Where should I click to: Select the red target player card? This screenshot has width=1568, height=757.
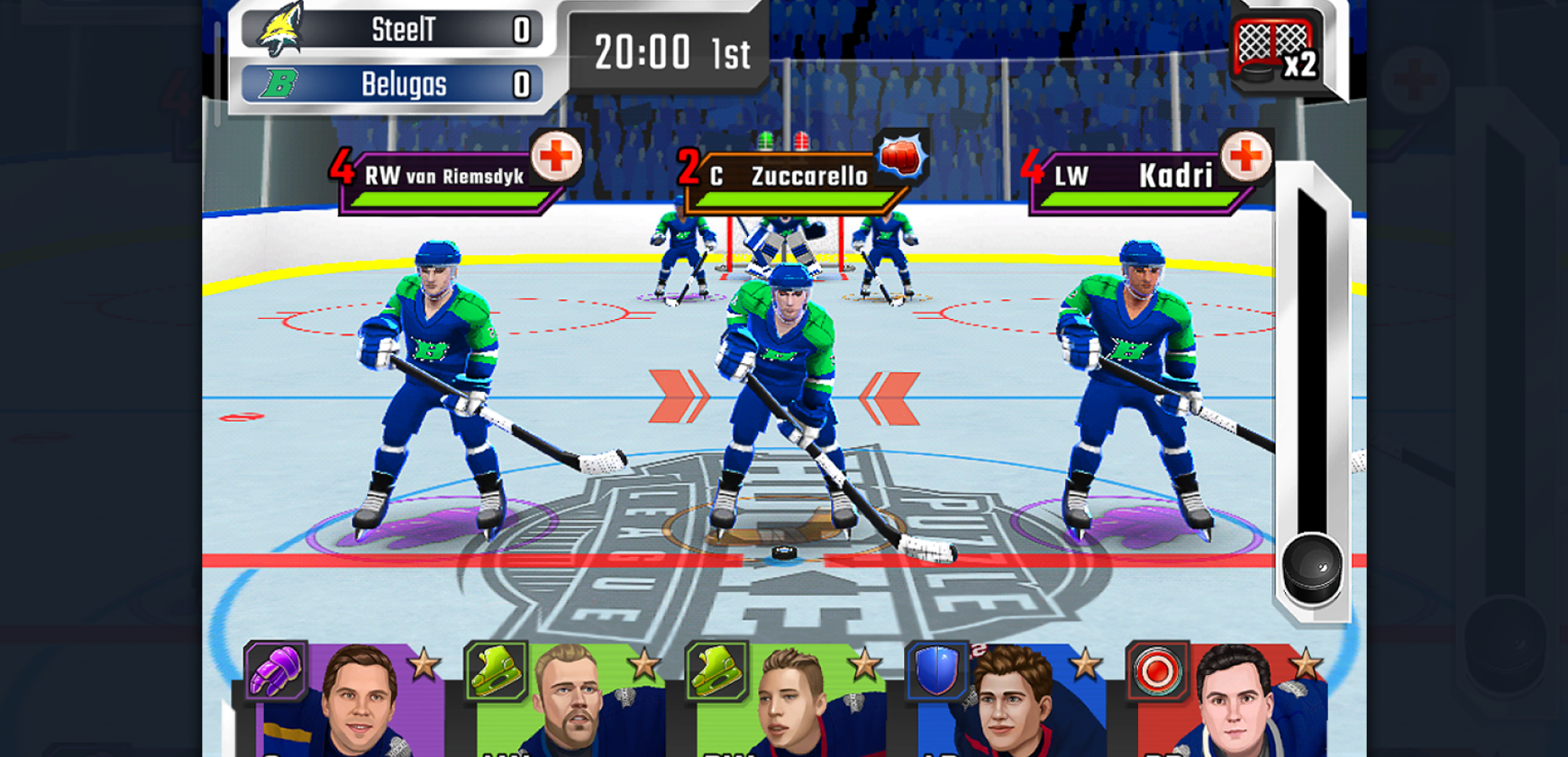click(1227, 700)
